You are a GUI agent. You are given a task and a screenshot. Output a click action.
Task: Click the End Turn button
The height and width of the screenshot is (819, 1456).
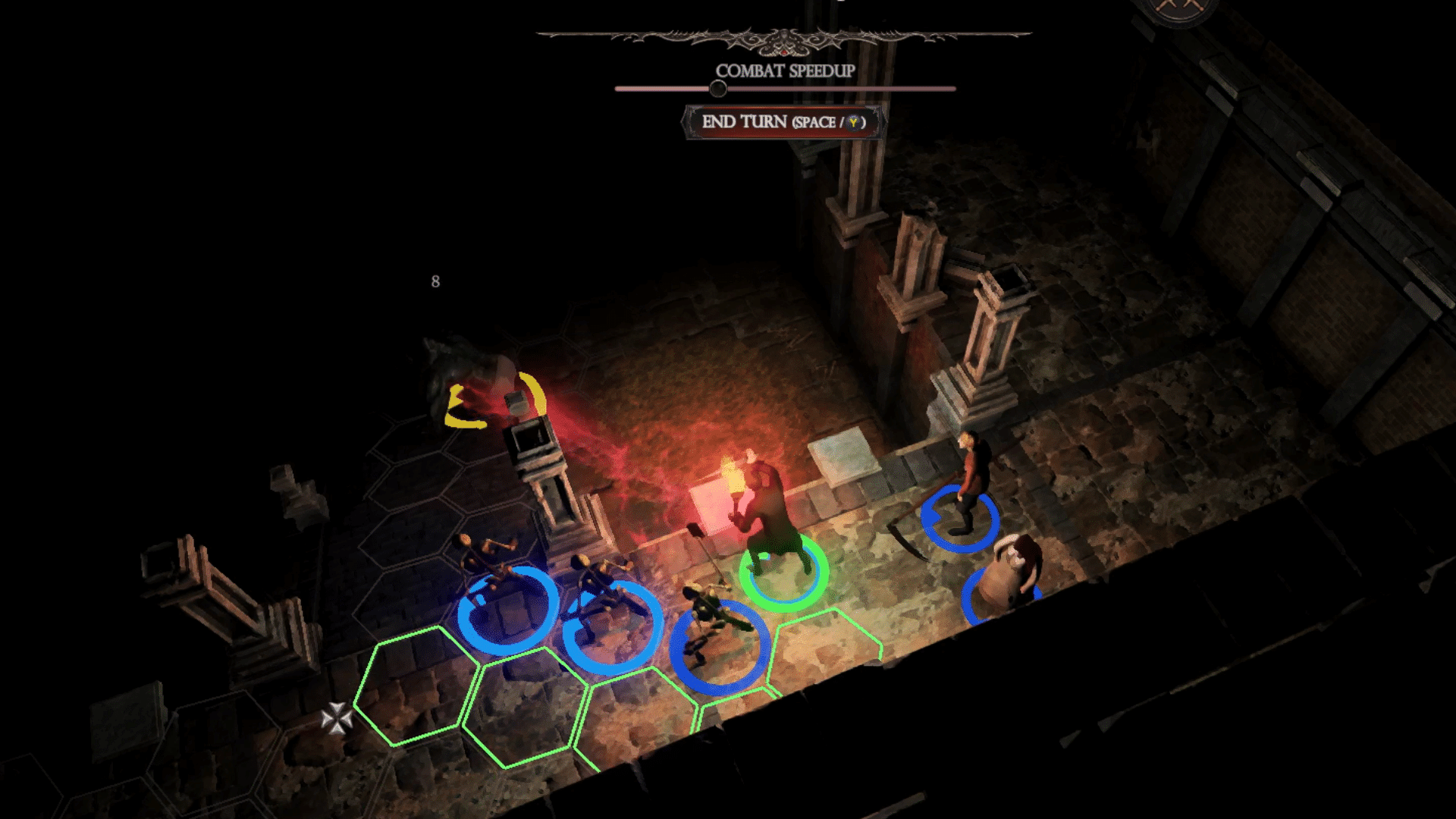point(783,122)
